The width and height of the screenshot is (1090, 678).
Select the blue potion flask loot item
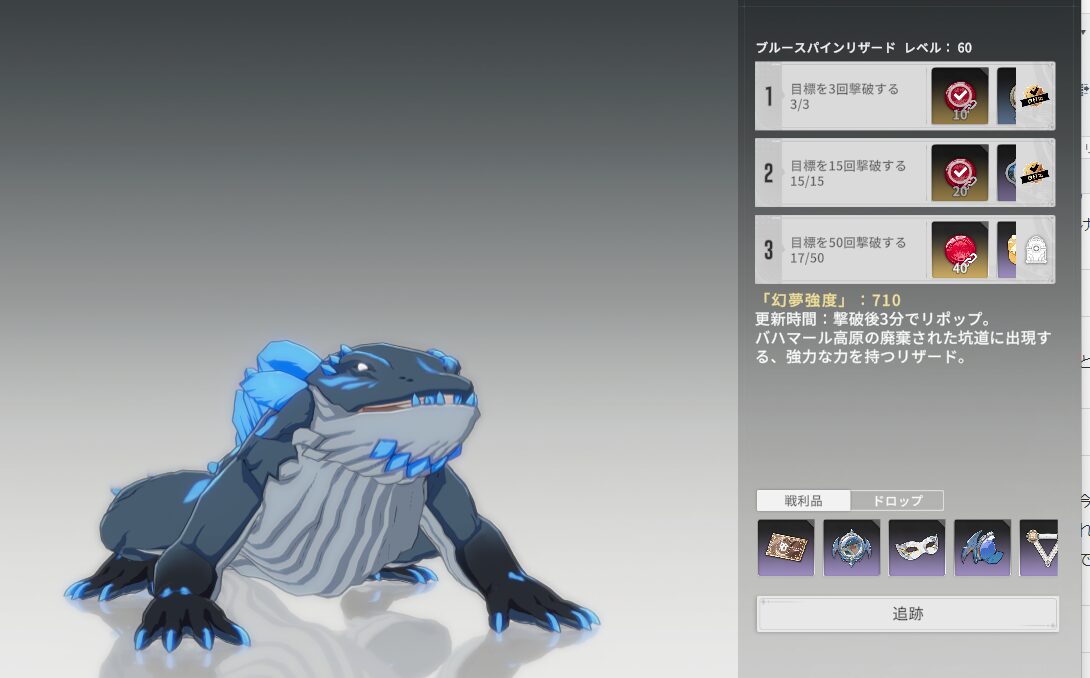point(983,547)
